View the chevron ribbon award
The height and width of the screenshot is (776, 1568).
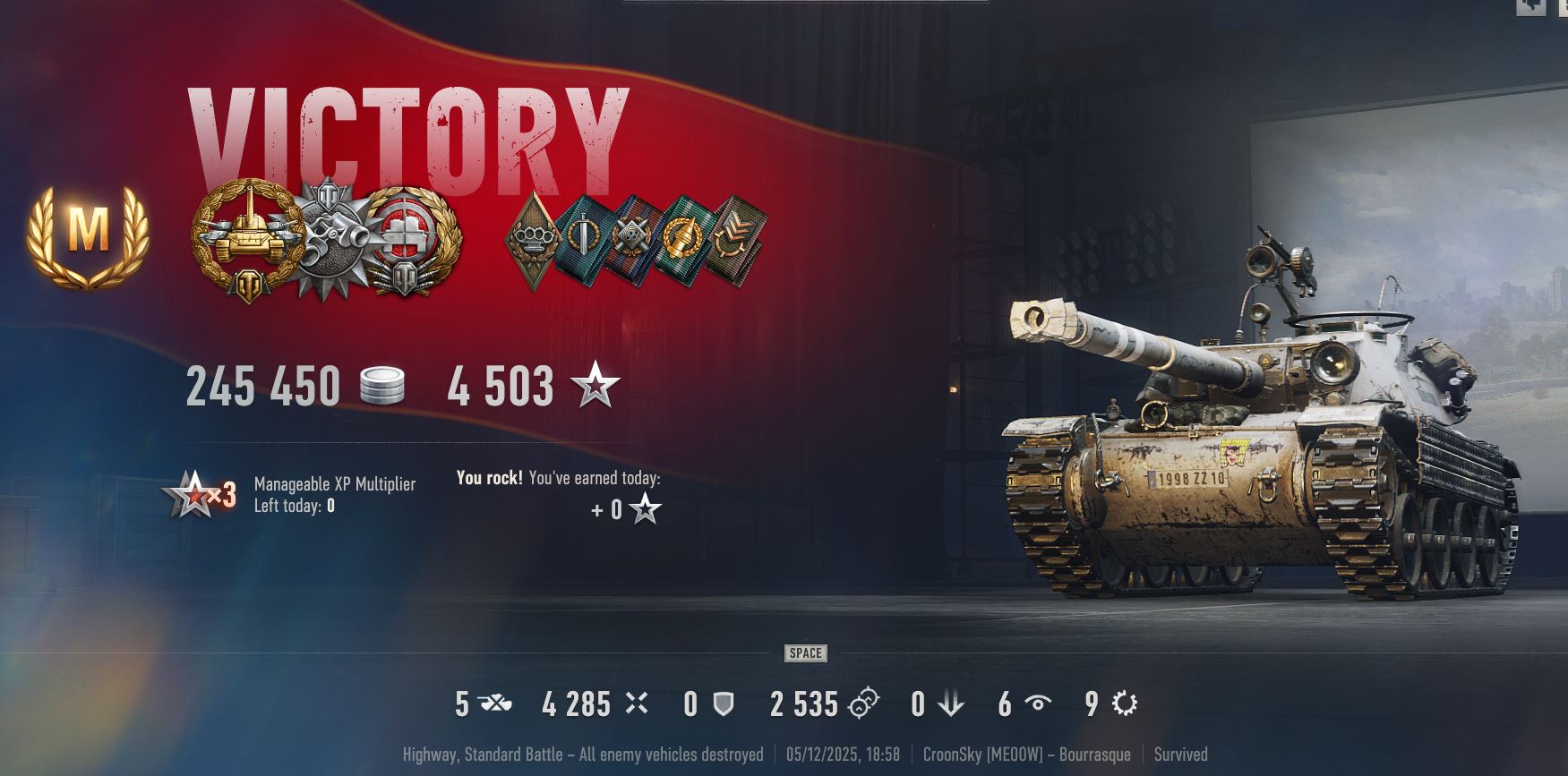tap(734, 240)
